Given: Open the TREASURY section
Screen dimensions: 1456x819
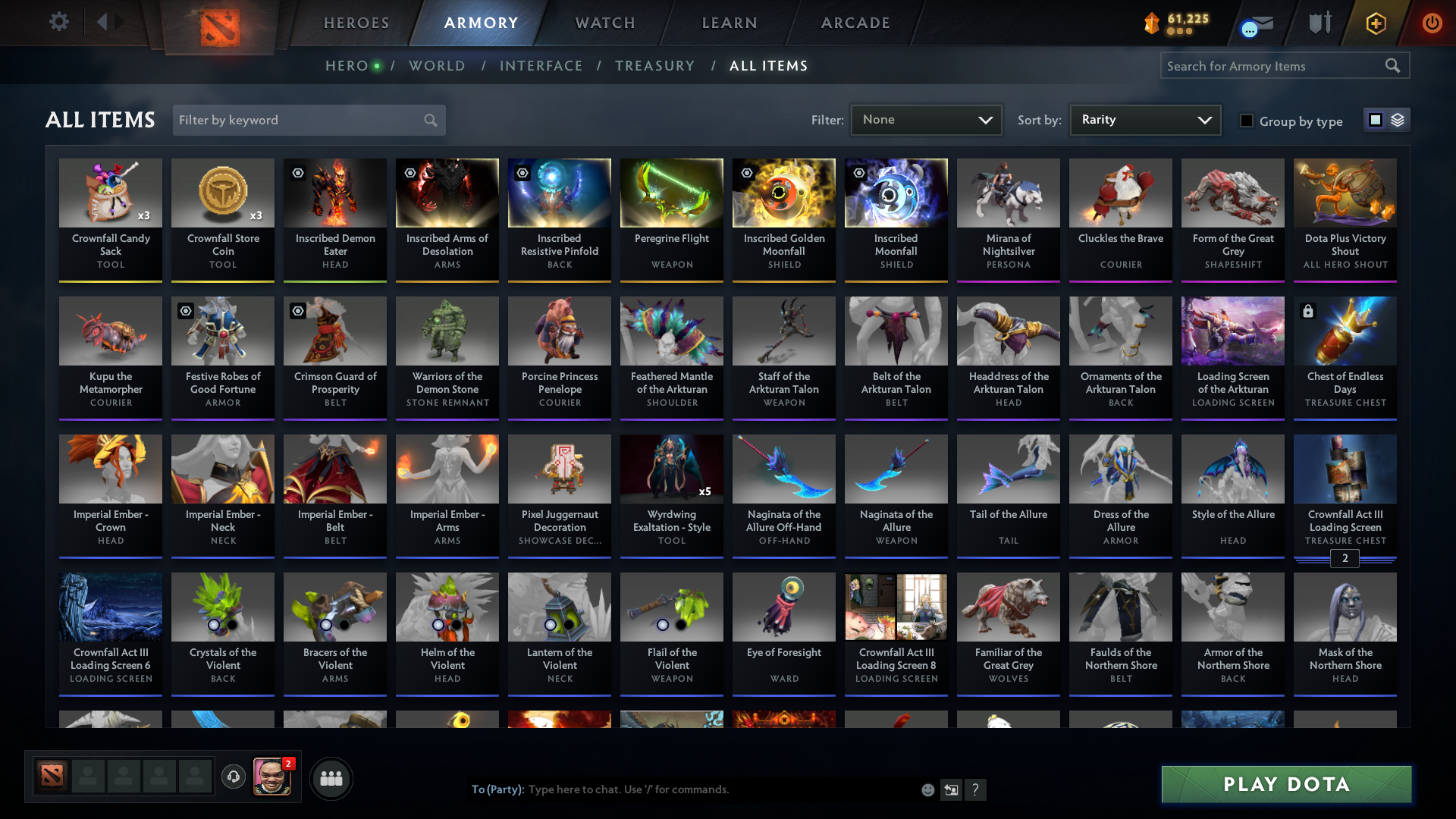Looking at the screenshot, I should [x=655, y=66].
